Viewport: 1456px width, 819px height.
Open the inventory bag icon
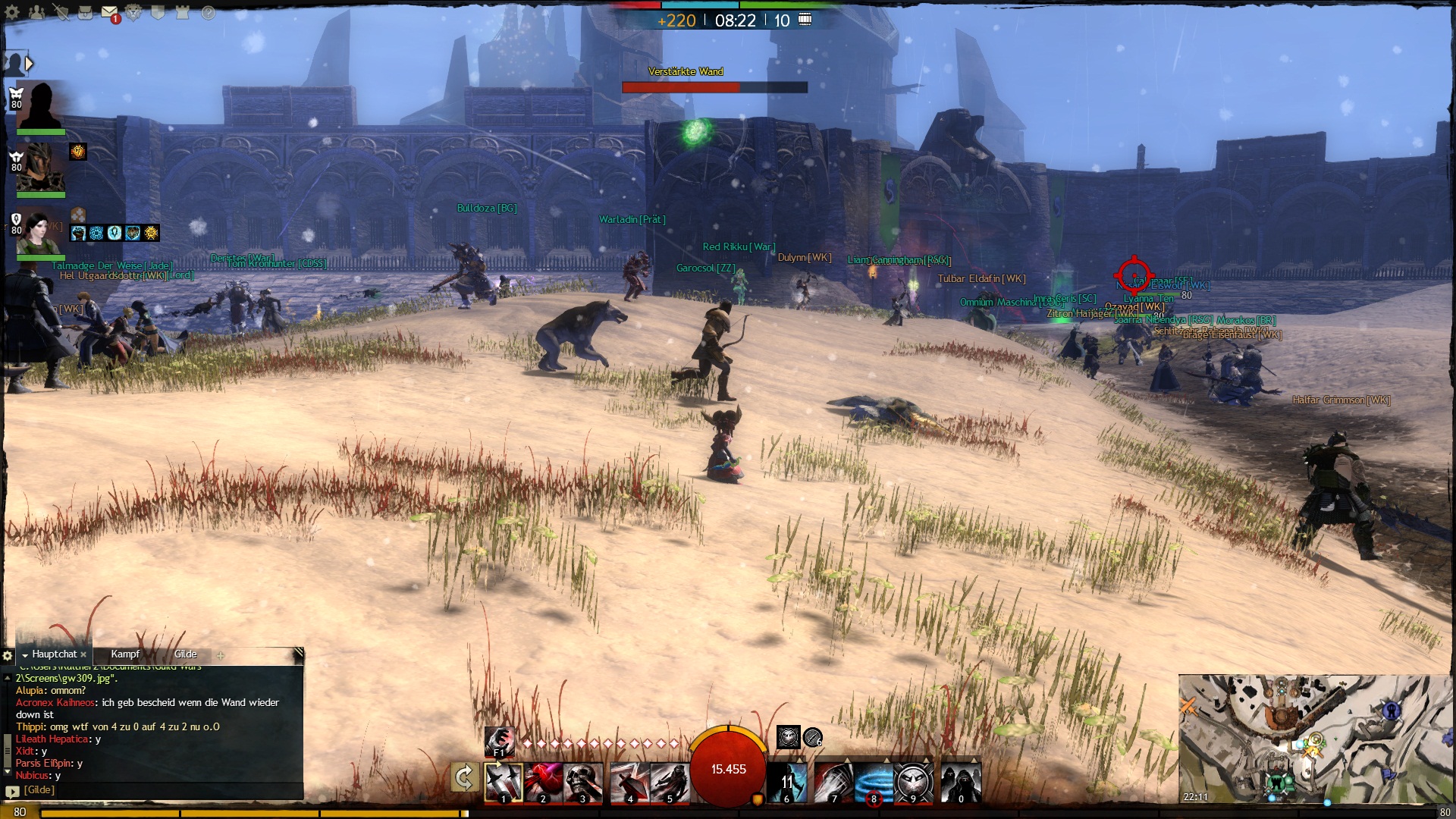click(x=85, y=12)
